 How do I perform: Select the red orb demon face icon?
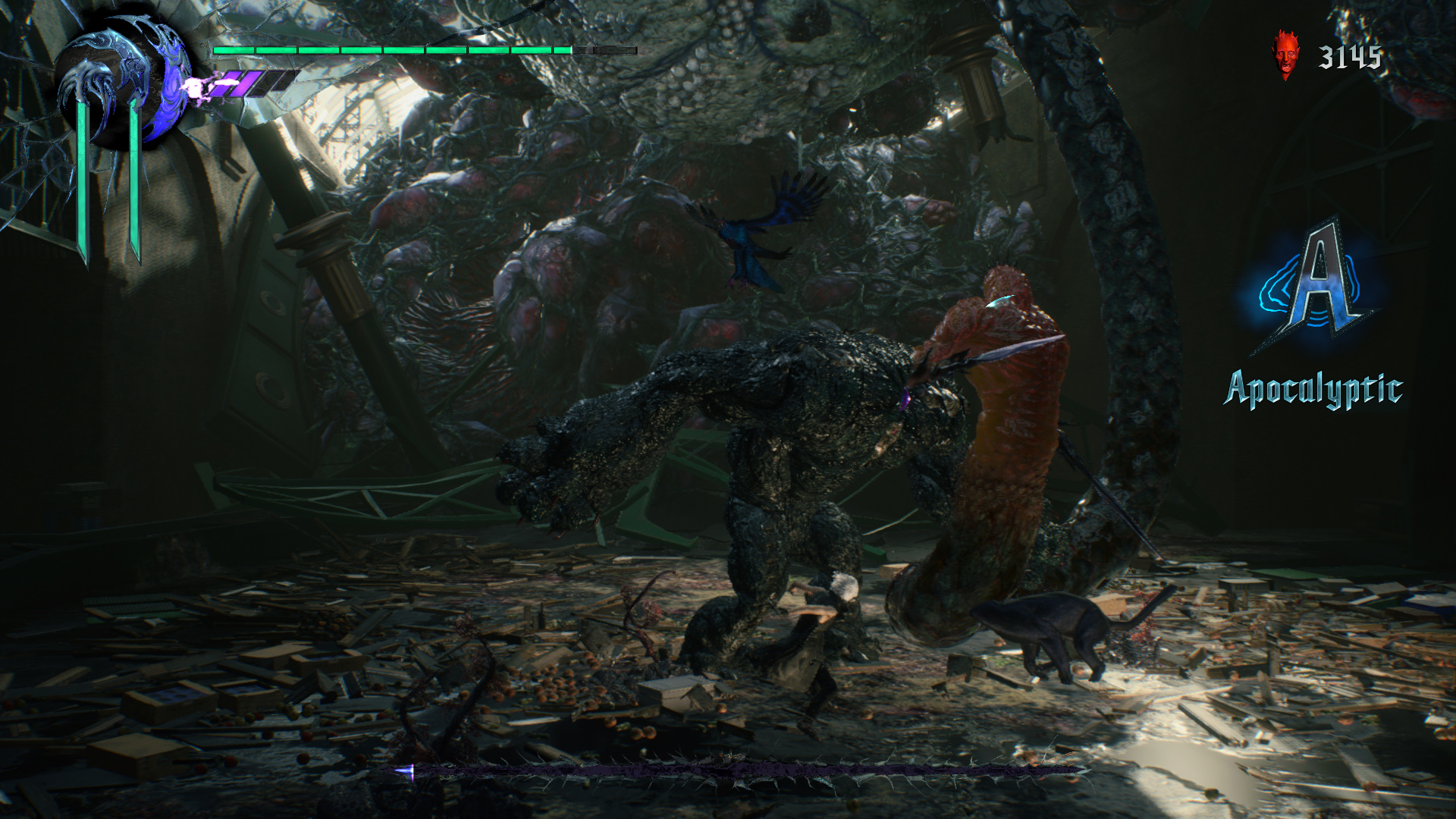[1285, 55]
